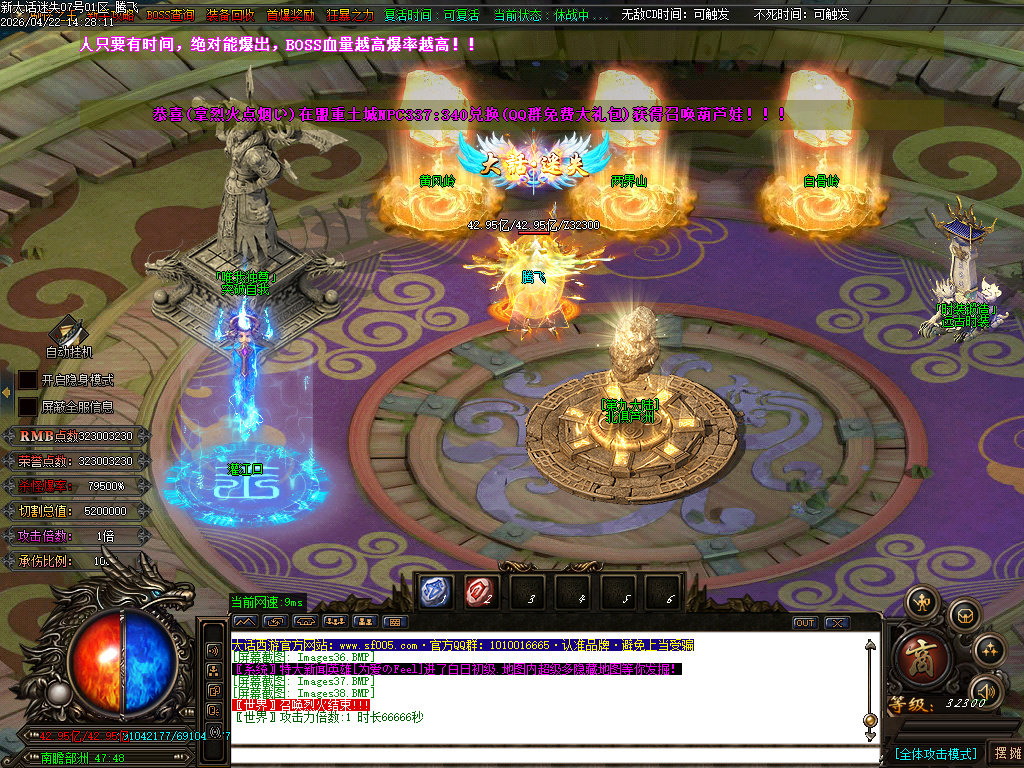The image size is (1024, 768).
Task: Toggle sound with the speaker icon
Action: 986,691
